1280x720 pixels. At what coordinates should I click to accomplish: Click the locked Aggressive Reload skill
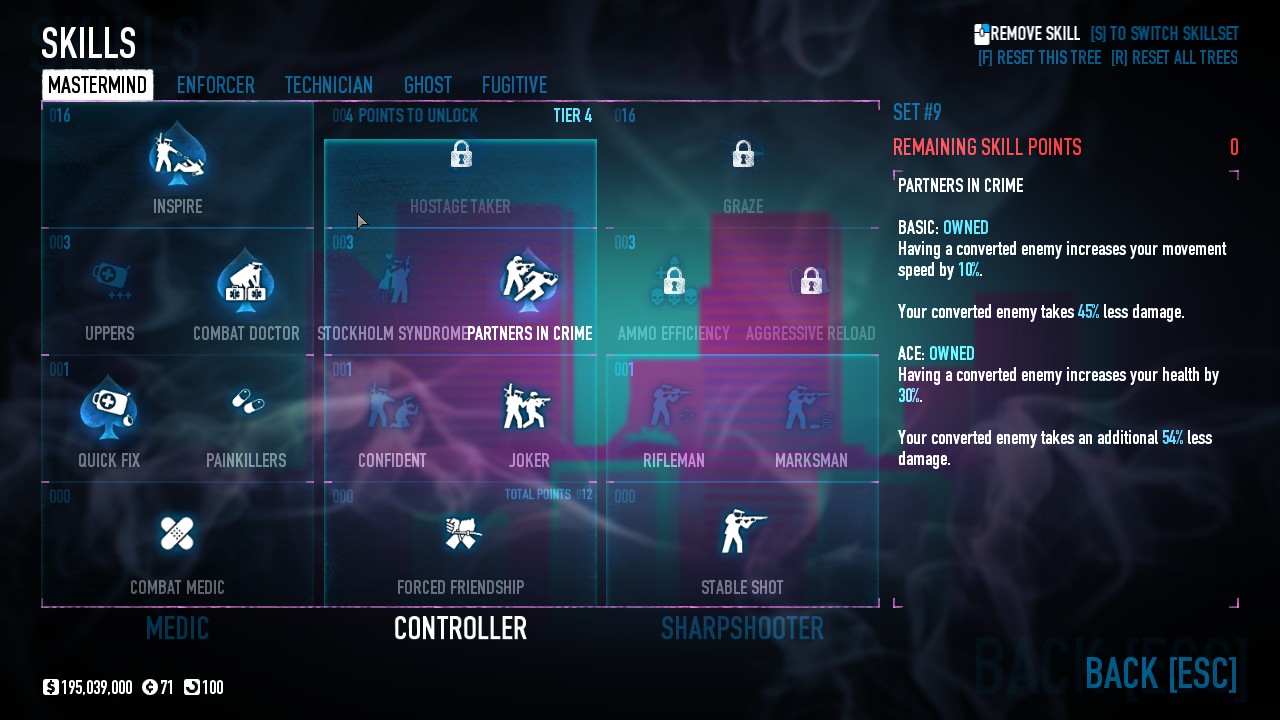pos(811,283)
